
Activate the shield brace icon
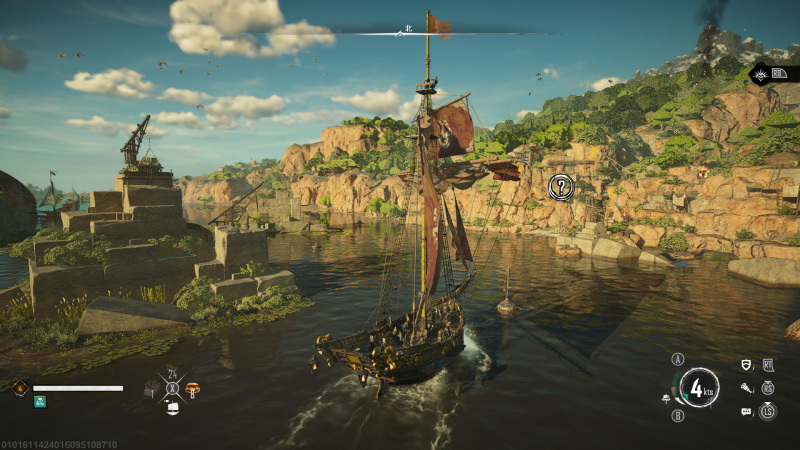(746, 366)
